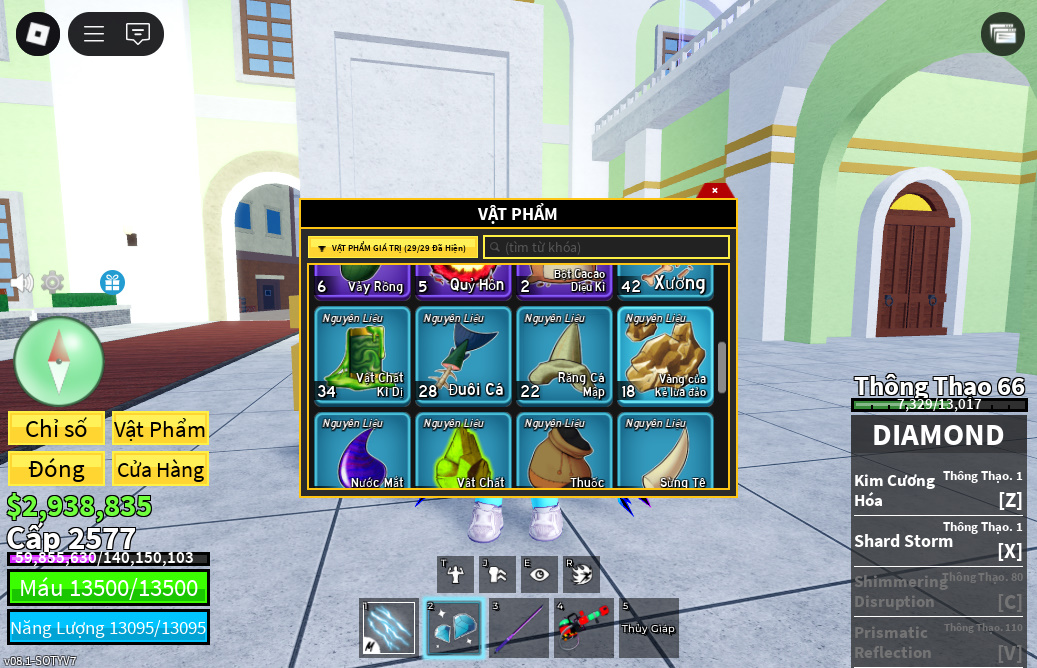This screenshot has width=1037, height=668.
Task: Open the blue gift box rewards
Action: tap(112, 282)
